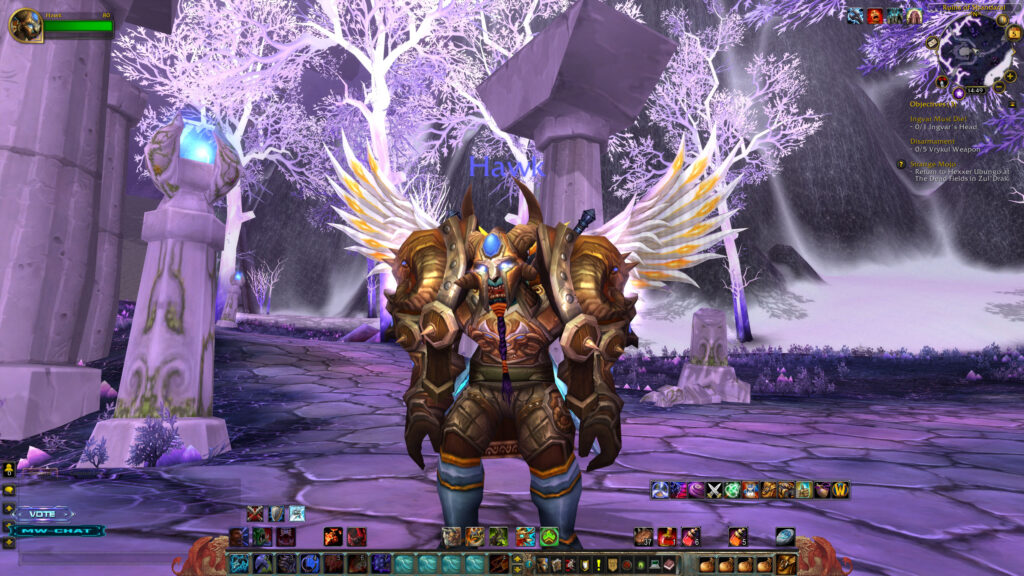Click the Hawk player portrait
The image size is (1024, 576).
click(x=25, y=24)
